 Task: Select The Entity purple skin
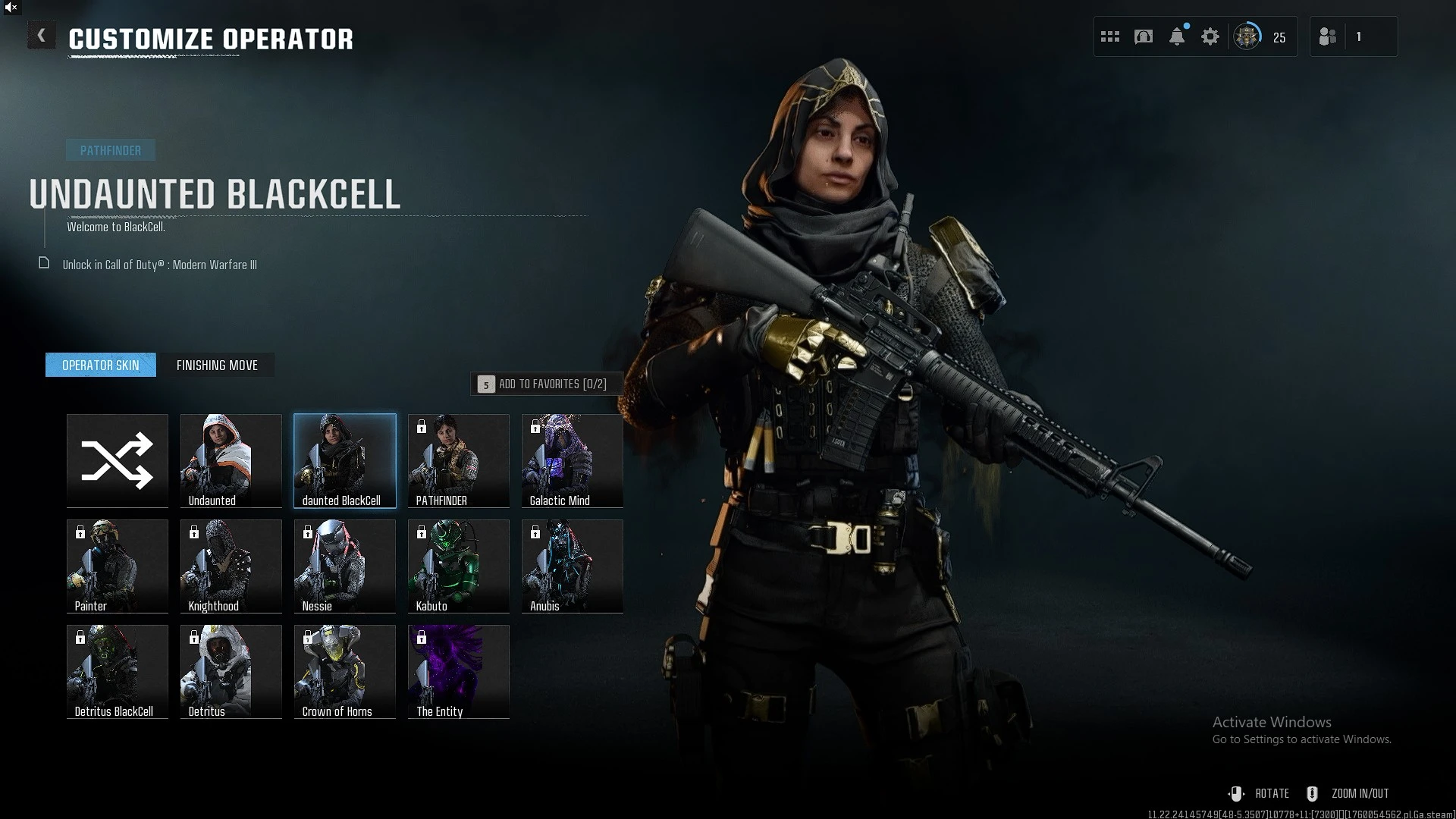click(x=459, y=671)
